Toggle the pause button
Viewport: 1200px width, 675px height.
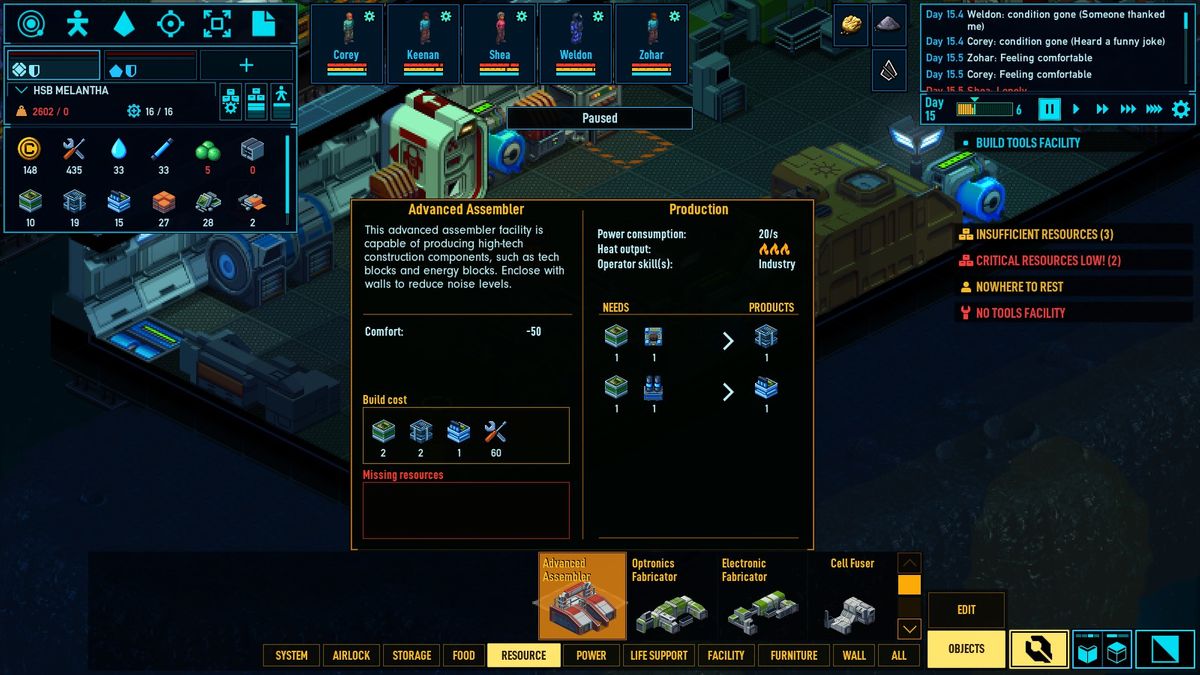(1049, 109)
